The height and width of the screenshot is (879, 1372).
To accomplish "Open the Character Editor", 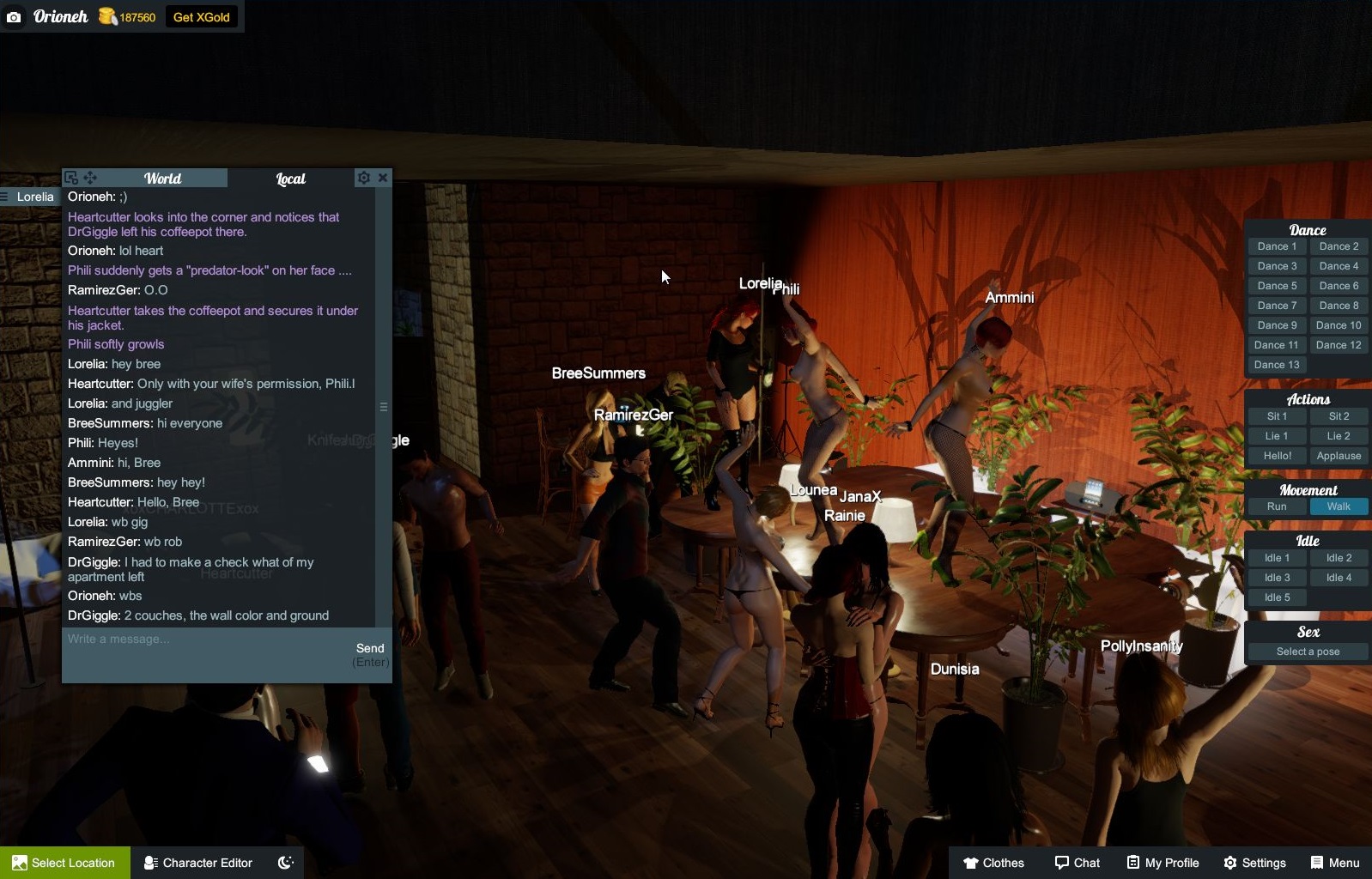I will pos(198,863).
